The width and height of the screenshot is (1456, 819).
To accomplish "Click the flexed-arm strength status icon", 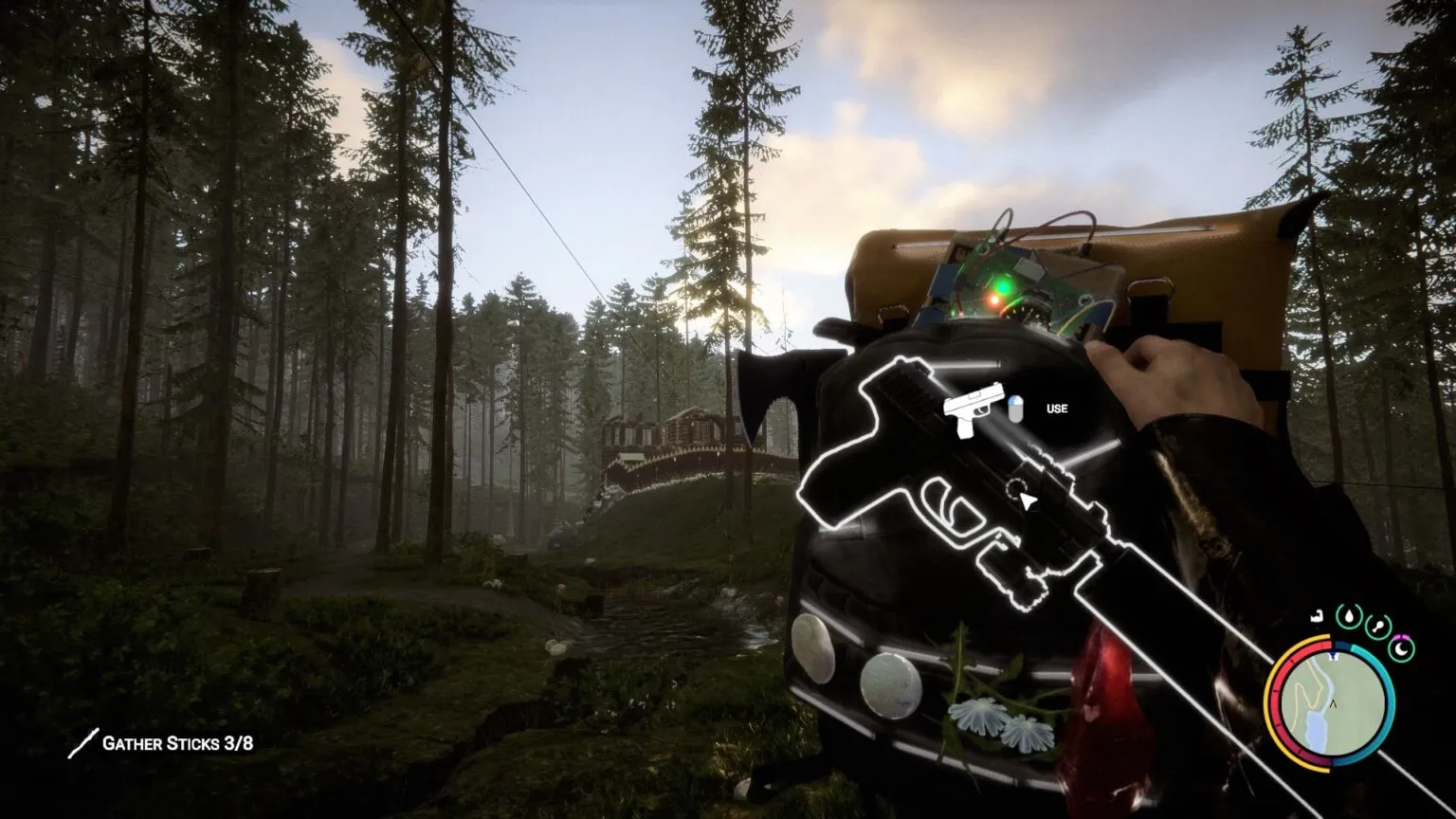I will pos(1318,617).
